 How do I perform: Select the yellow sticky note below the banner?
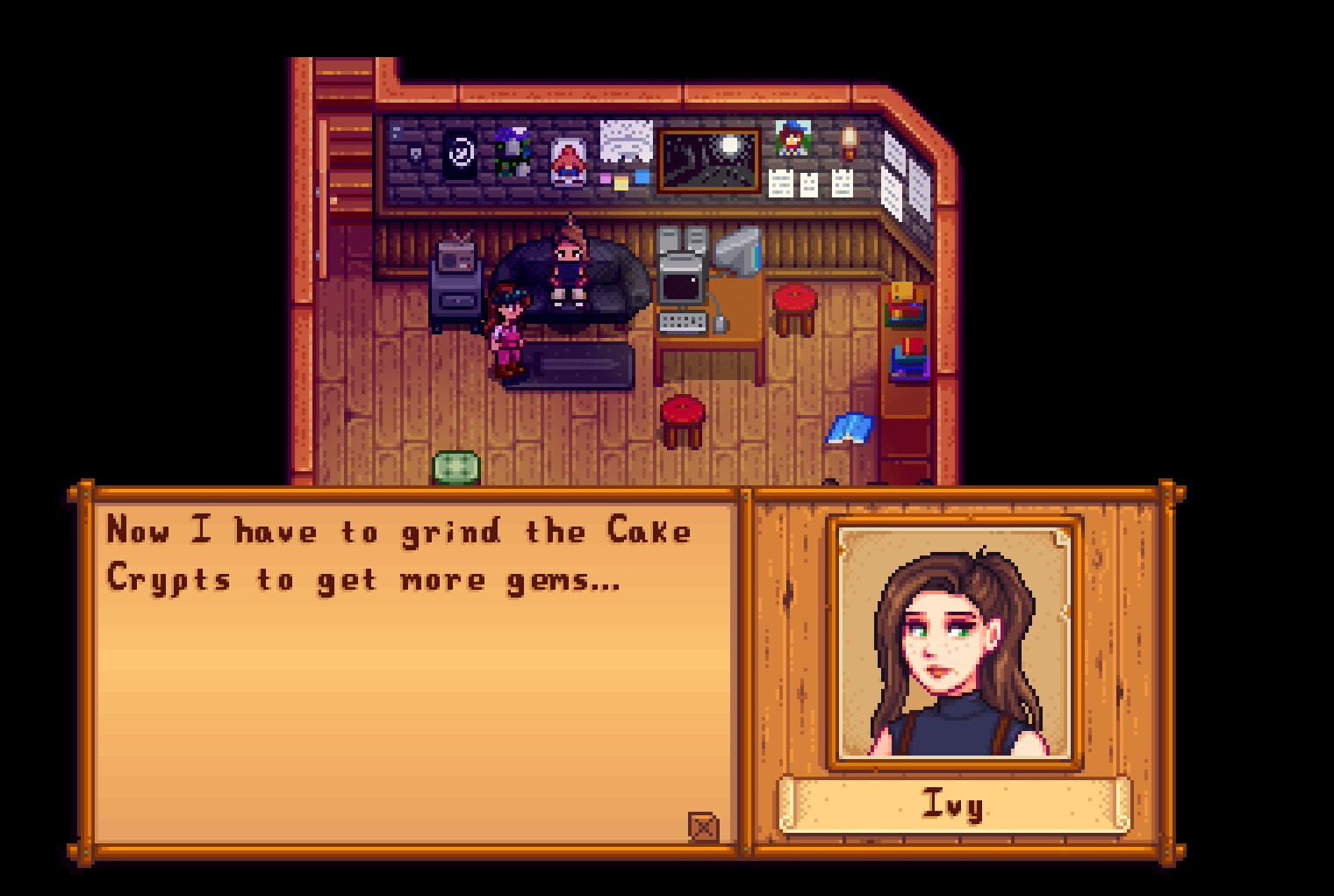point(621,183)
